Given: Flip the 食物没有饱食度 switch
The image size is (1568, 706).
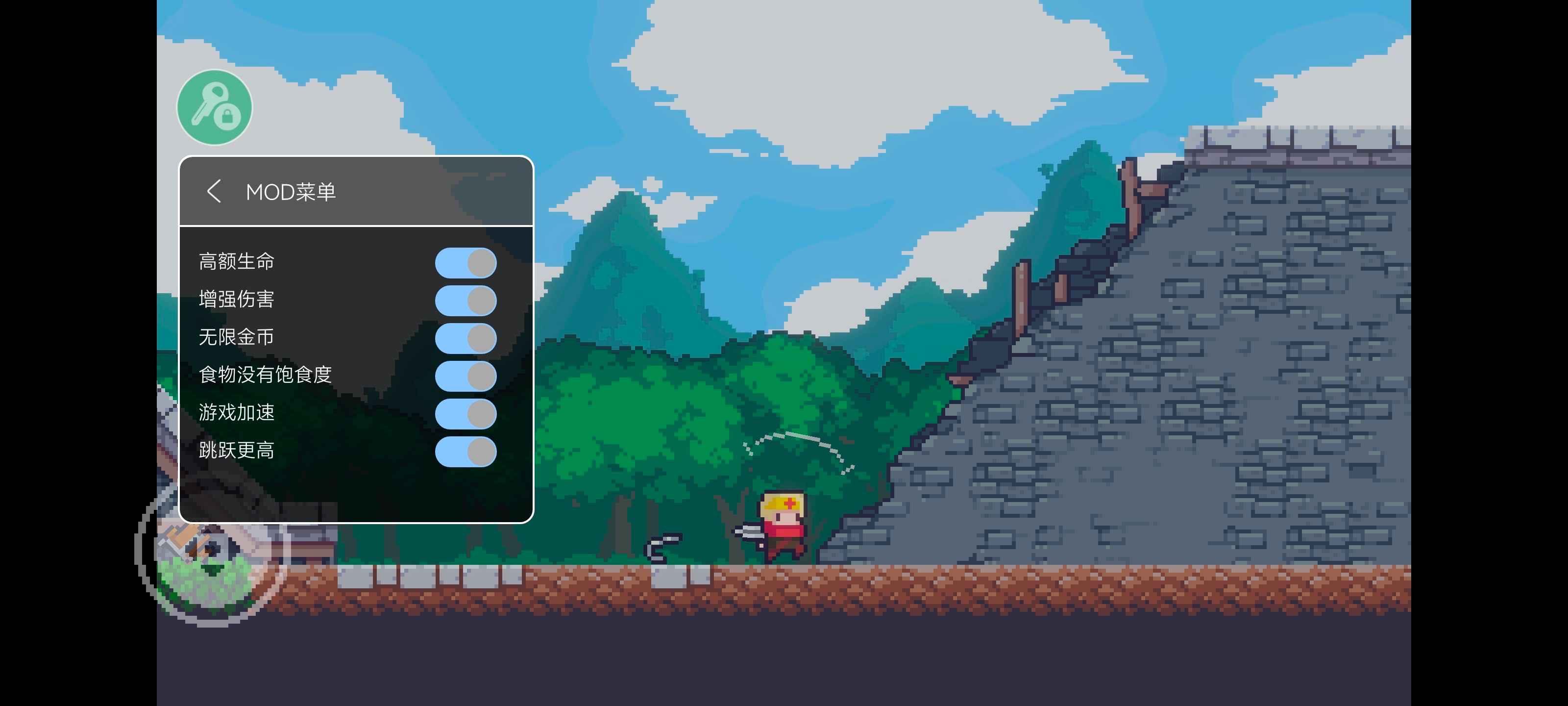Looking at the screenshot, I should tap(465, 376).
